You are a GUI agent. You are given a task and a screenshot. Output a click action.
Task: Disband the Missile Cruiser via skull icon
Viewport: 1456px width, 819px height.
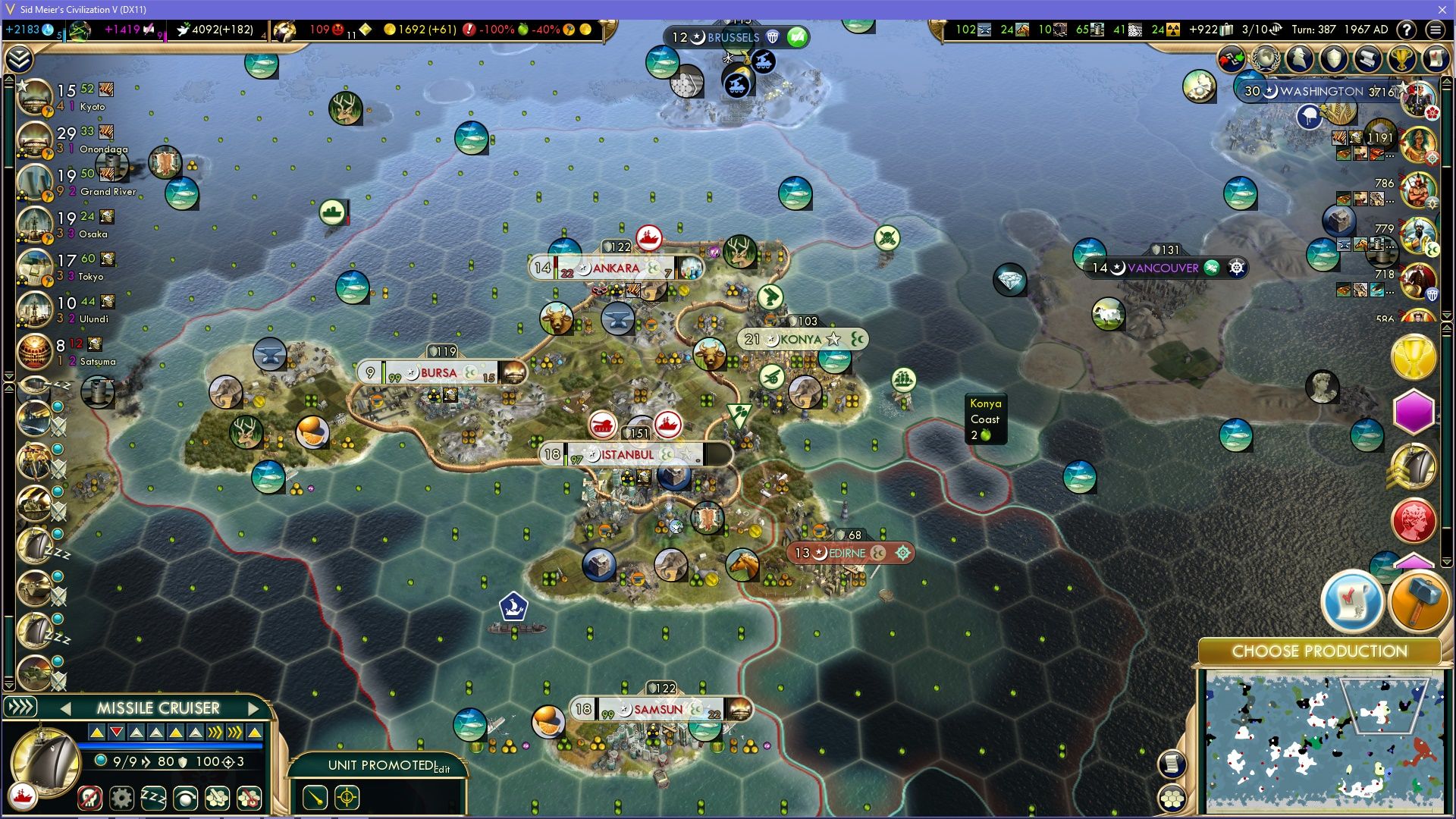pos(89,798)
